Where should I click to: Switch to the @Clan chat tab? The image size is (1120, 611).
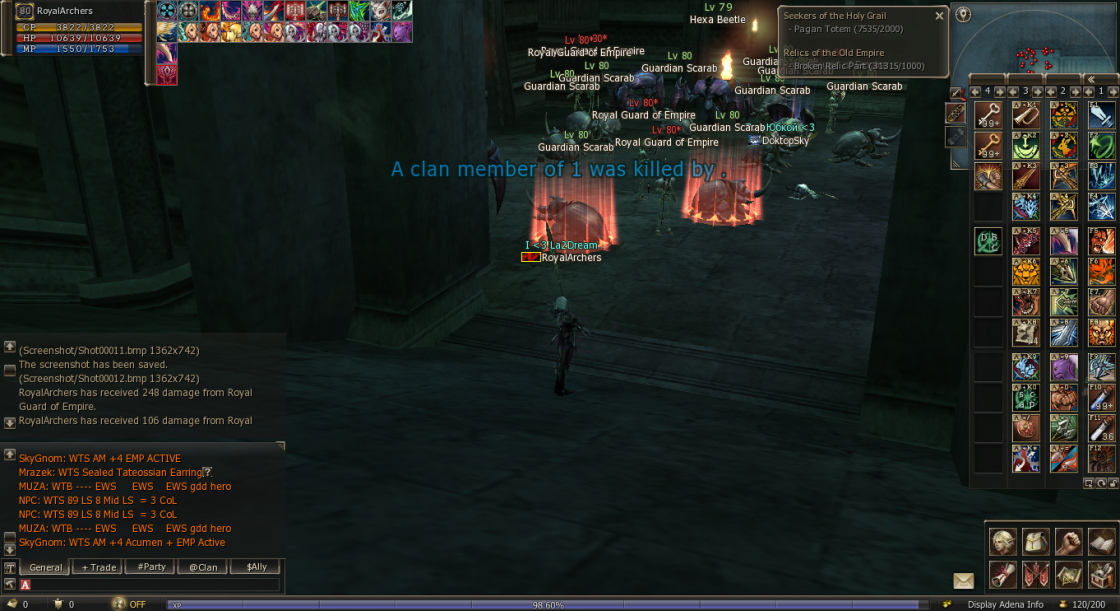[x=203, y=567]
